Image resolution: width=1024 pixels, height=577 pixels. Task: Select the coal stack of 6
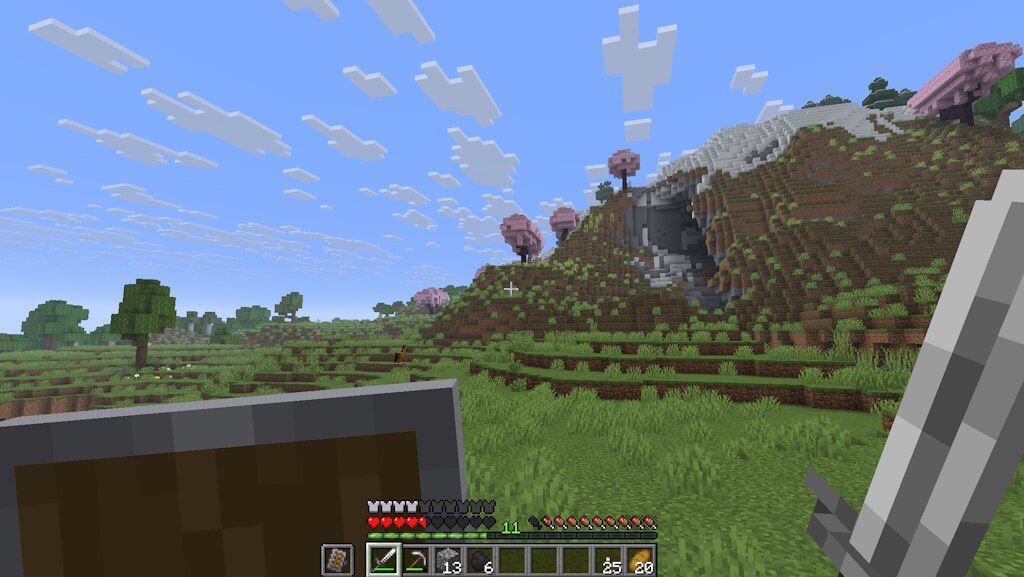[479, 560]
